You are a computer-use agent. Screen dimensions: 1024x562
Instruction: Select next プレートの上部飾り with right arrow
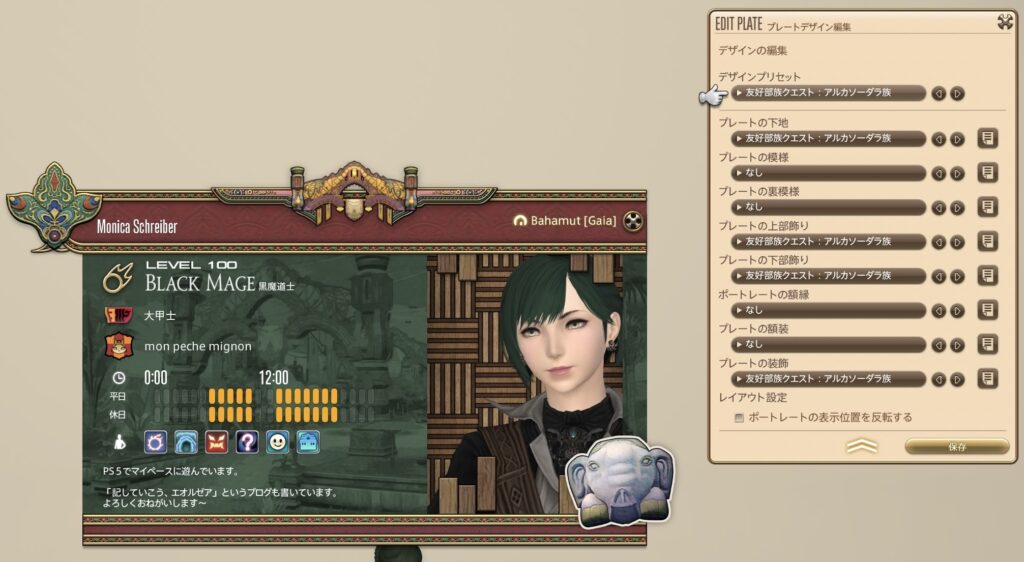[x=957, y=241]
